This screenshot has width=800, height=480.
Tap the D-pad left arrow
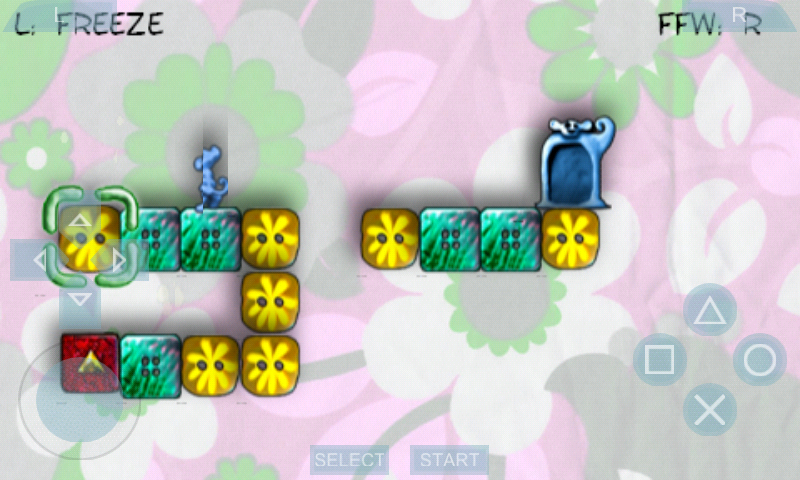38,261
